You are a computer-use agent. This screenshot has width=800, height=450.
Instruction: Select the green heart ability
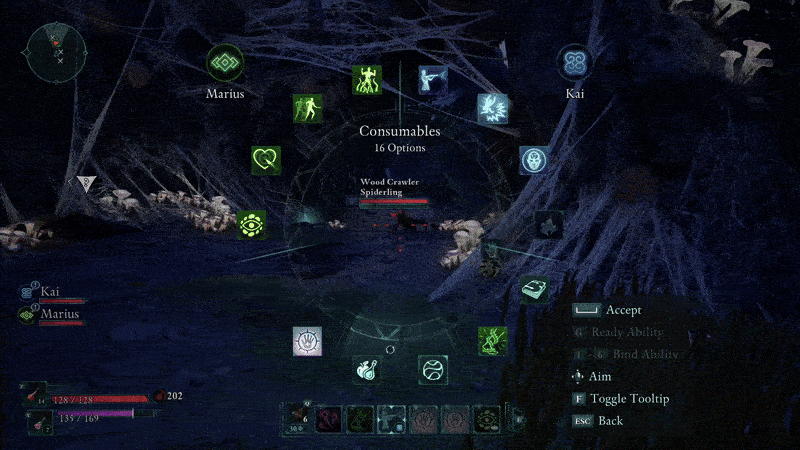[266, 160]
